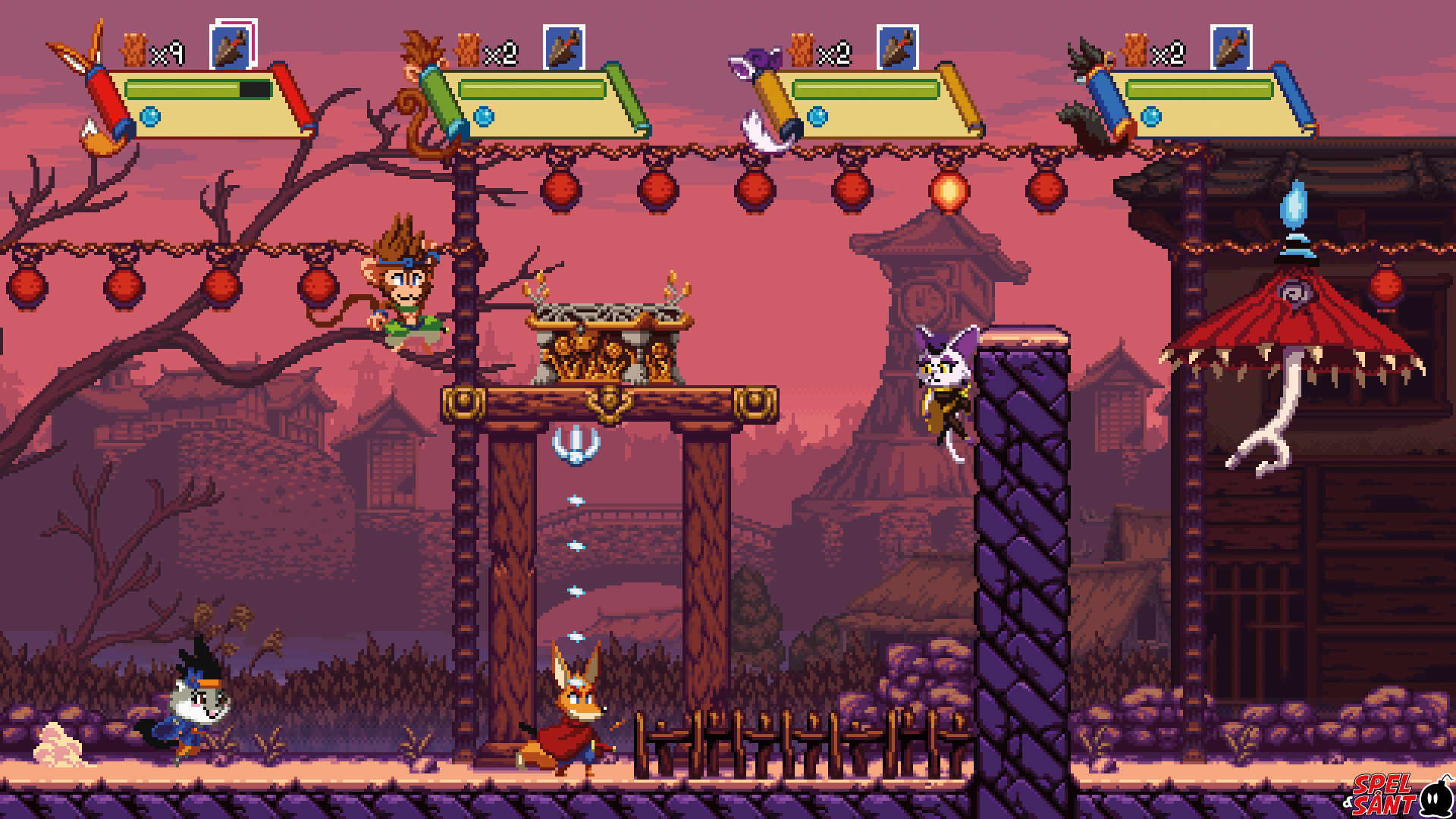
Task: Choose the cat player's yellow-scroll item slot
Action: coord(897,48)
